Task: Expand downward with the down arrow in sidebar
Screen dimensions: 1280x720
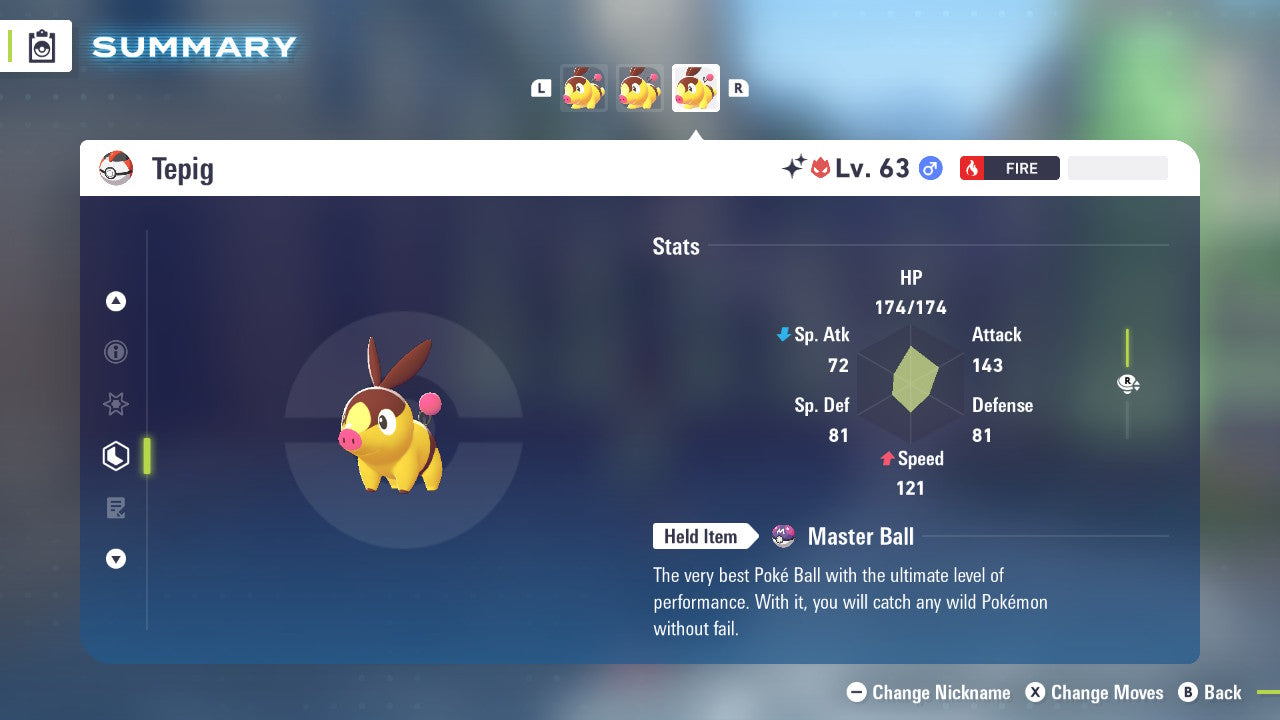Action: (x=116, y=559)
